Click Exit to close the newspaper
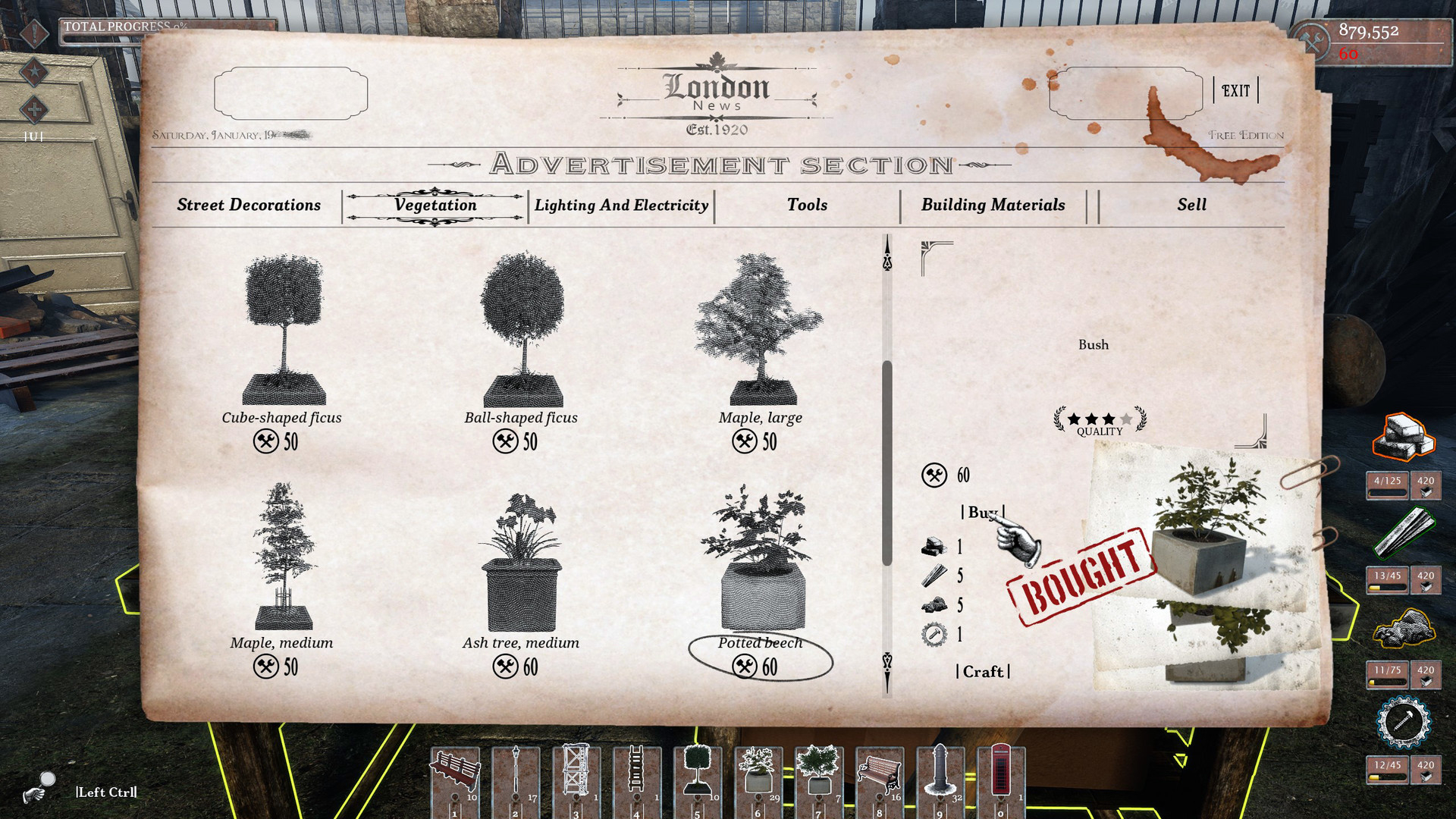Viewport: 1456px width, 819px height. (1235, 89)
